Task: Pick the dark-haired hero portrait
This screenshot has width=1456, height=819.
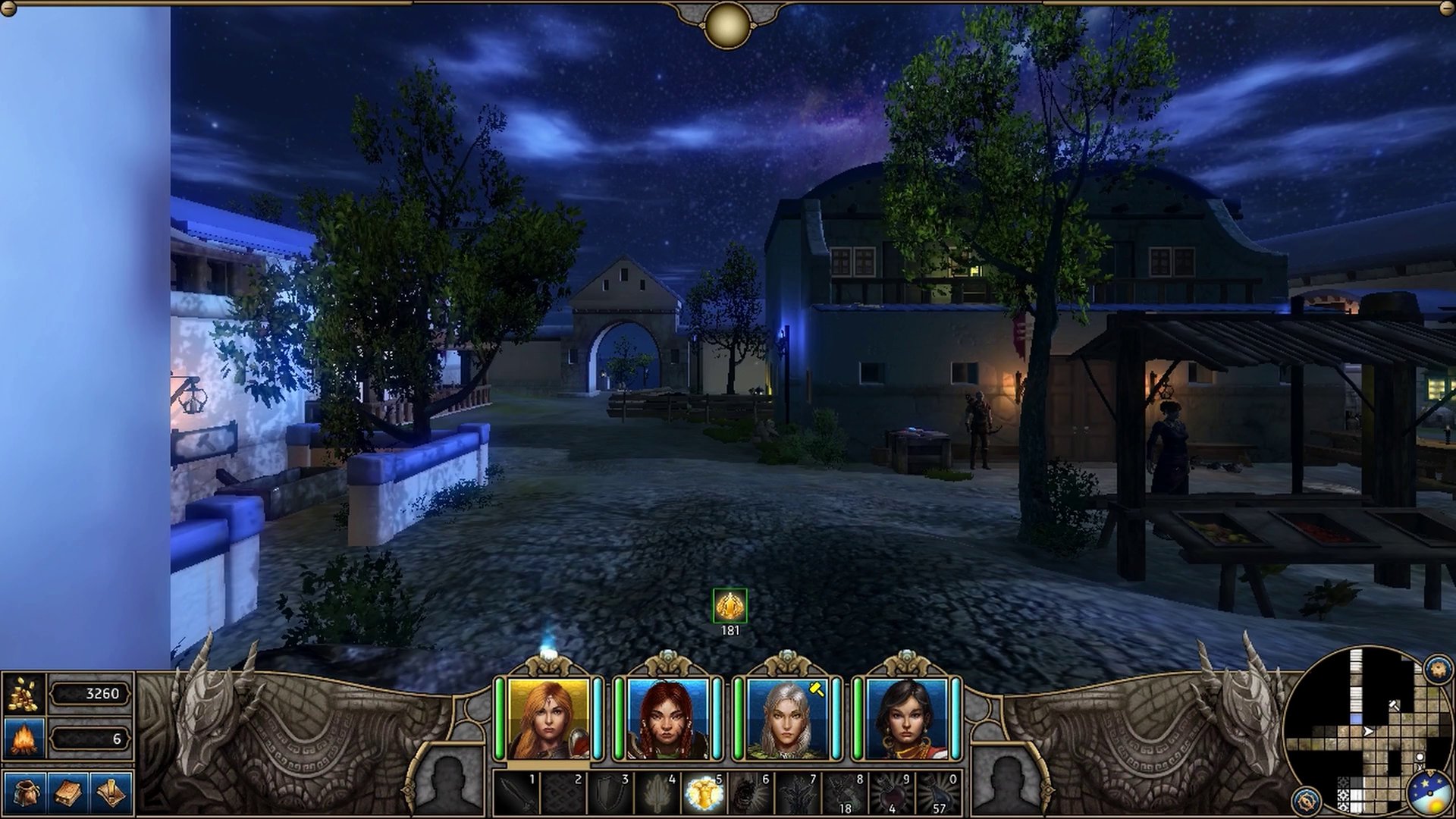Action: [906, 718]
